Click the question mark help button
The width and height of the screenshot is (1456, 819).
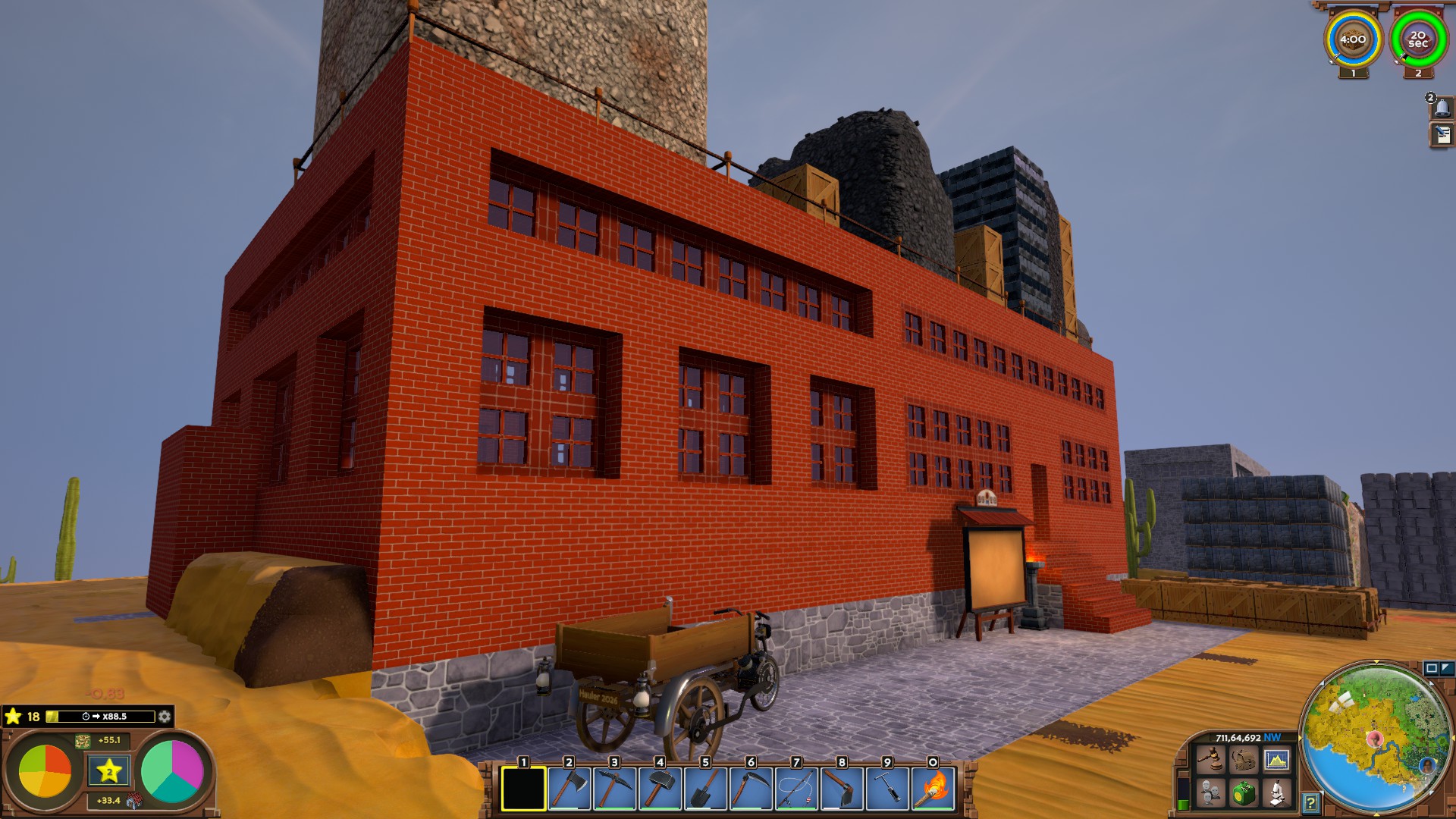pos(1310,802)
